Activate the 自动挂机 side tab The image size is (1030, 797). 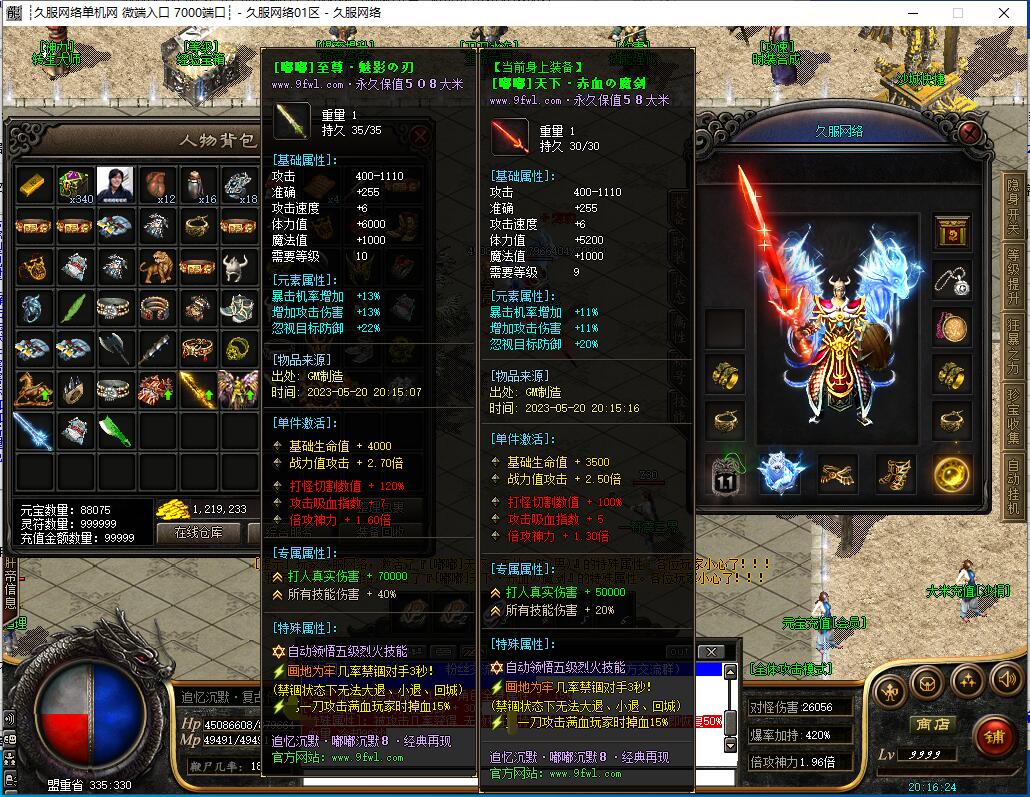pyautogui.click(x=1013, y=487)
